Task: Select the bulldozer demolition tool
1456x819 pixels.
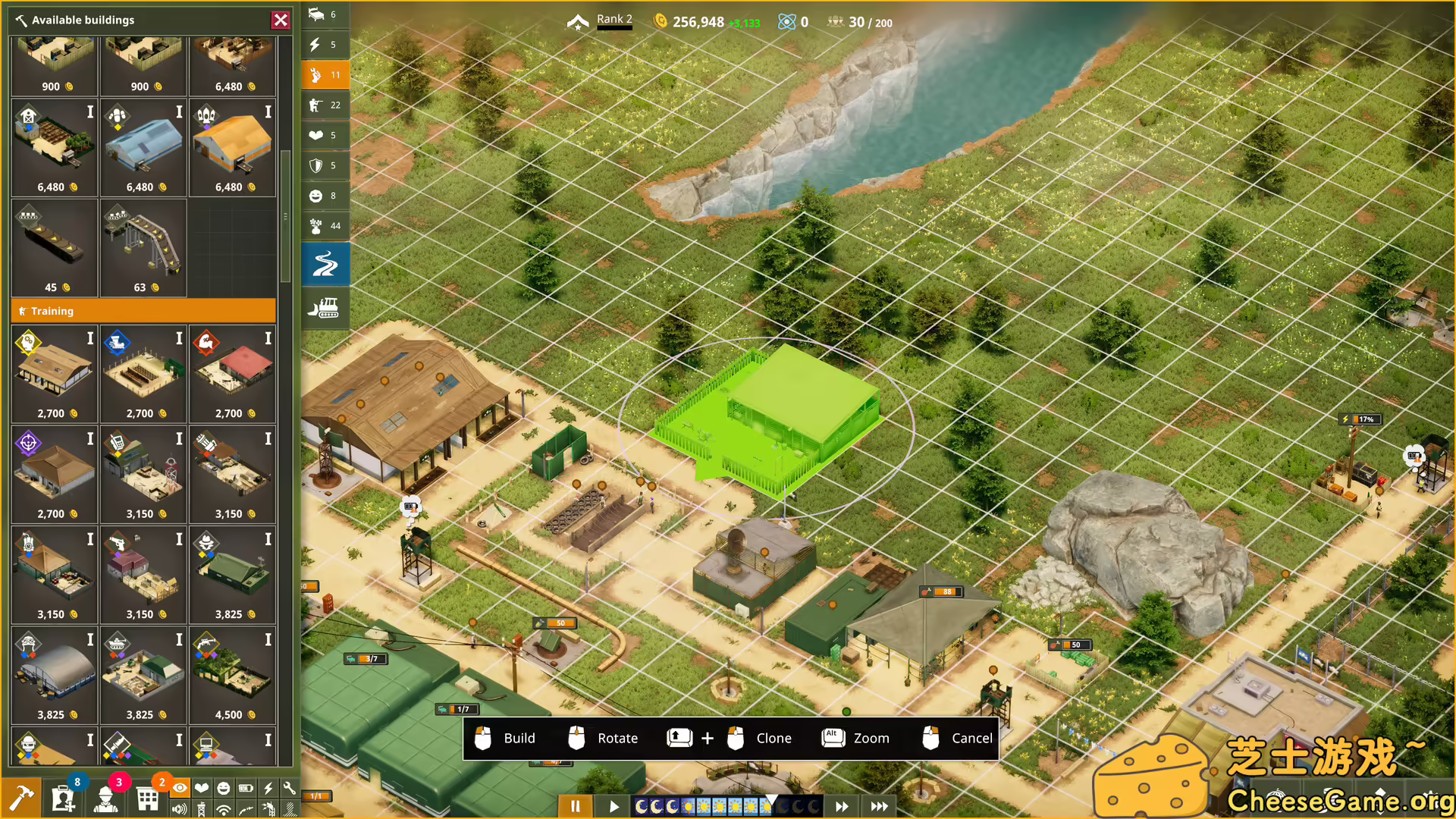Action: (x=325, y=309)
